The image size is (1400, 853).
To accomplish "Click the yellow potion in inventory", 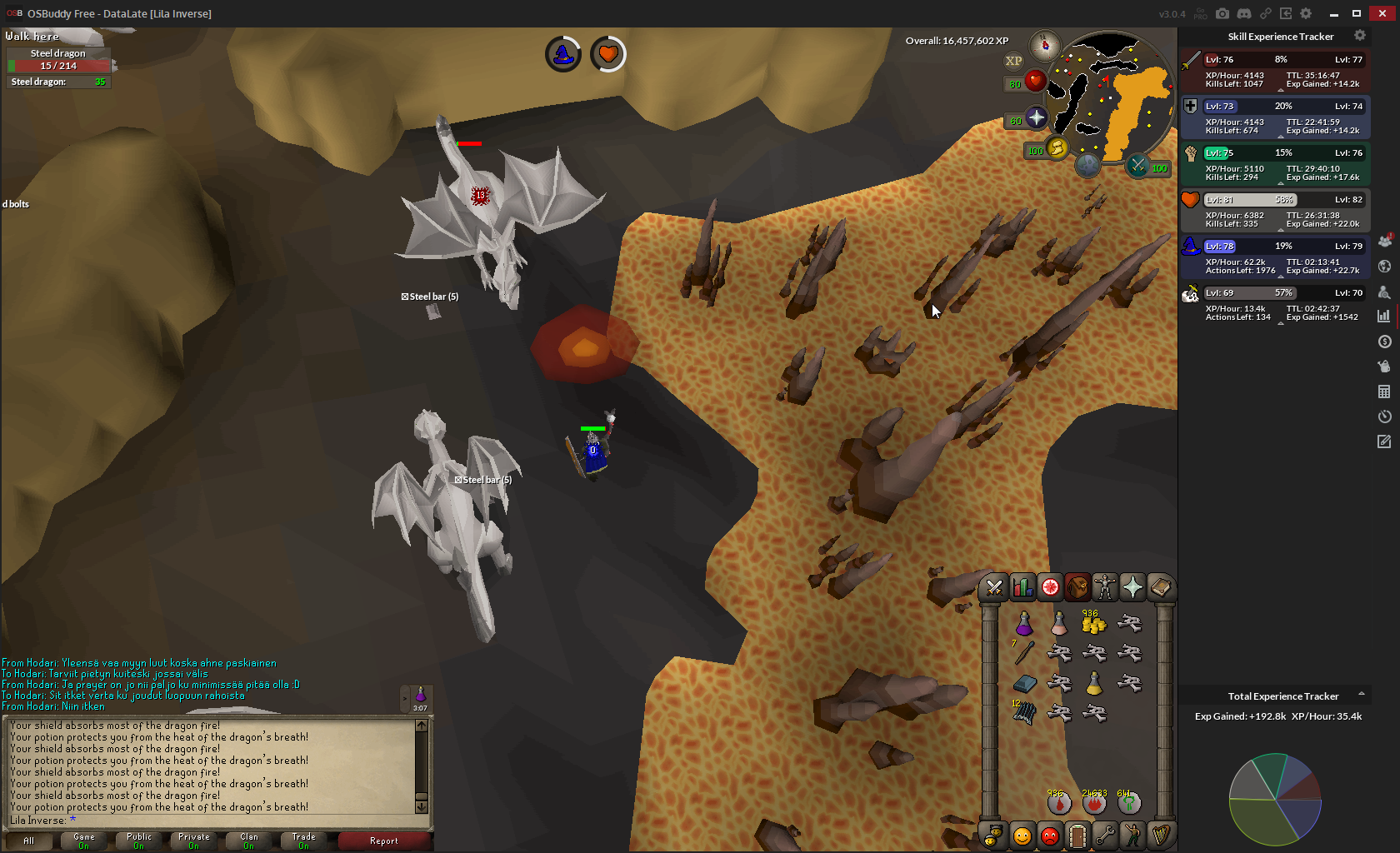I will tap(1093, 684).
